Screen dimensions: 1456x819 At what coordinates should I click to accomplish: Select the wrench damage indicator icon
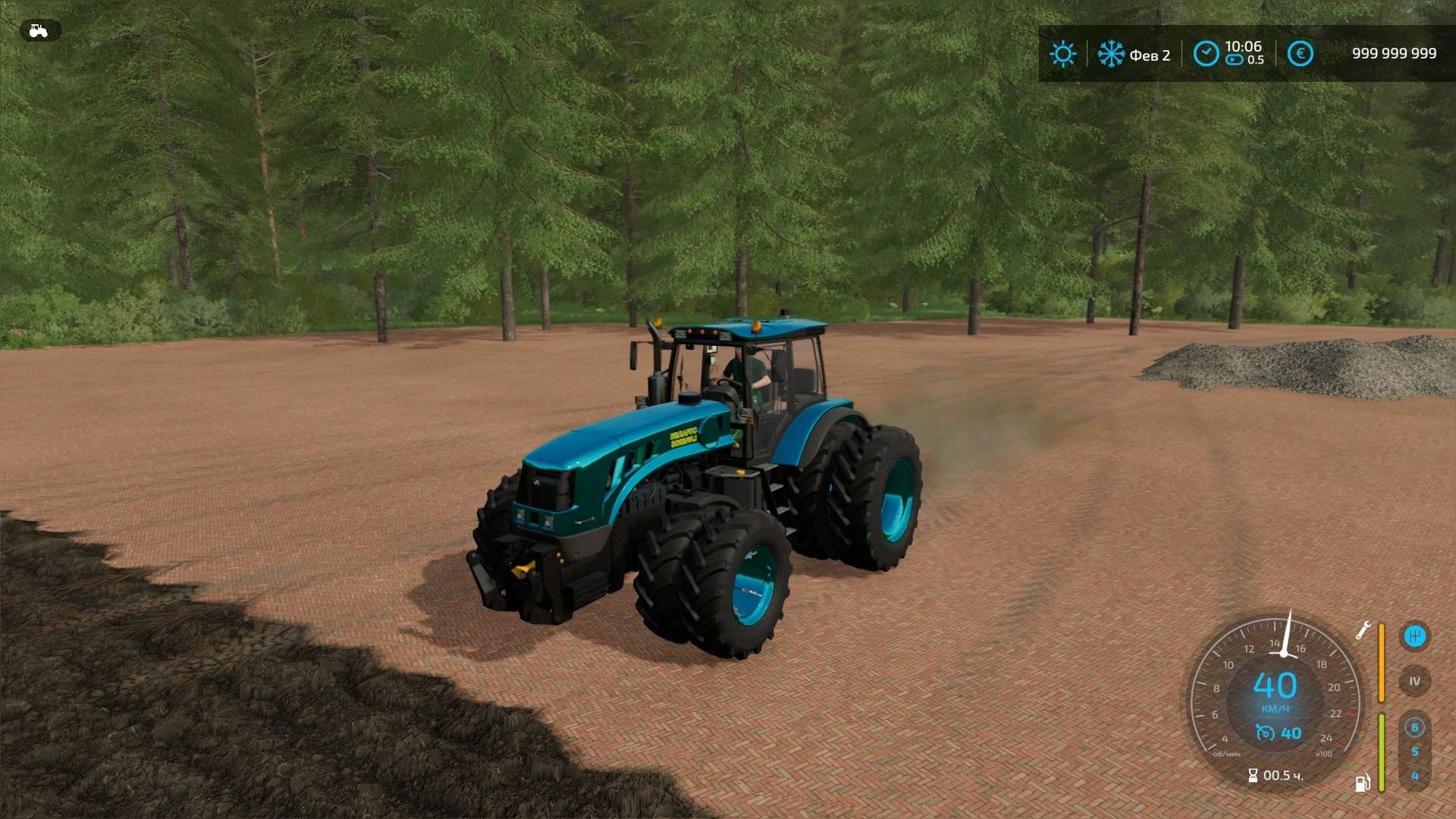(1363, 630)
